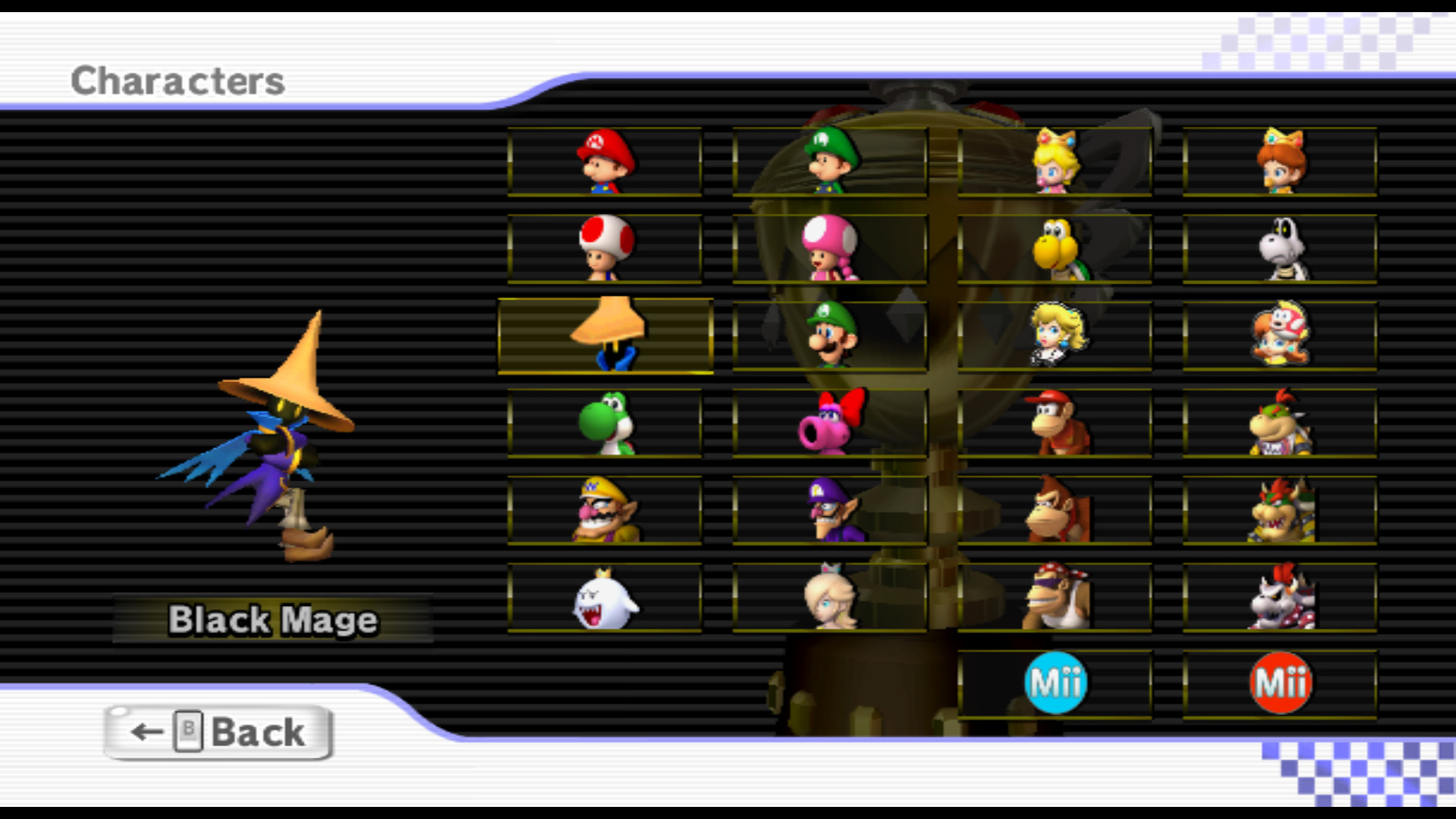The width and height of the screenshot is (1456, 819).
Task: Select Donkey Kong from the roster
Action: pyautogui.click(x=1054, y=510)
